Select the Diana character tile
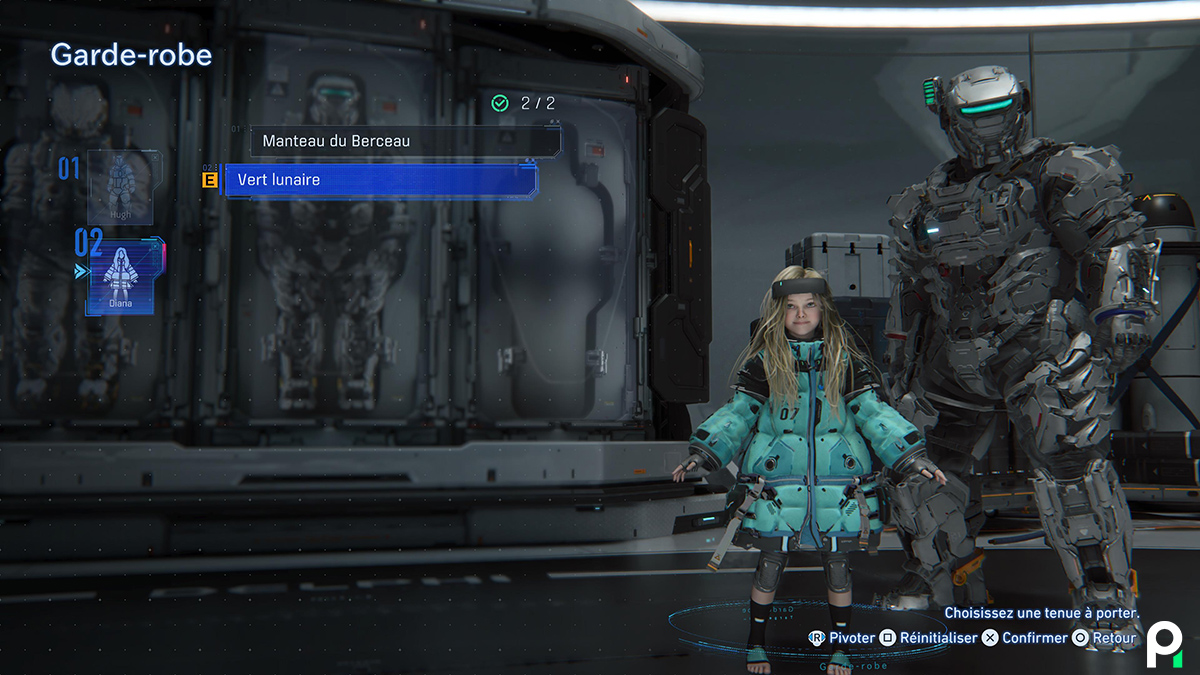This screenshot has height=675, width=1200. pyautogui.click(x=121, y=277)
